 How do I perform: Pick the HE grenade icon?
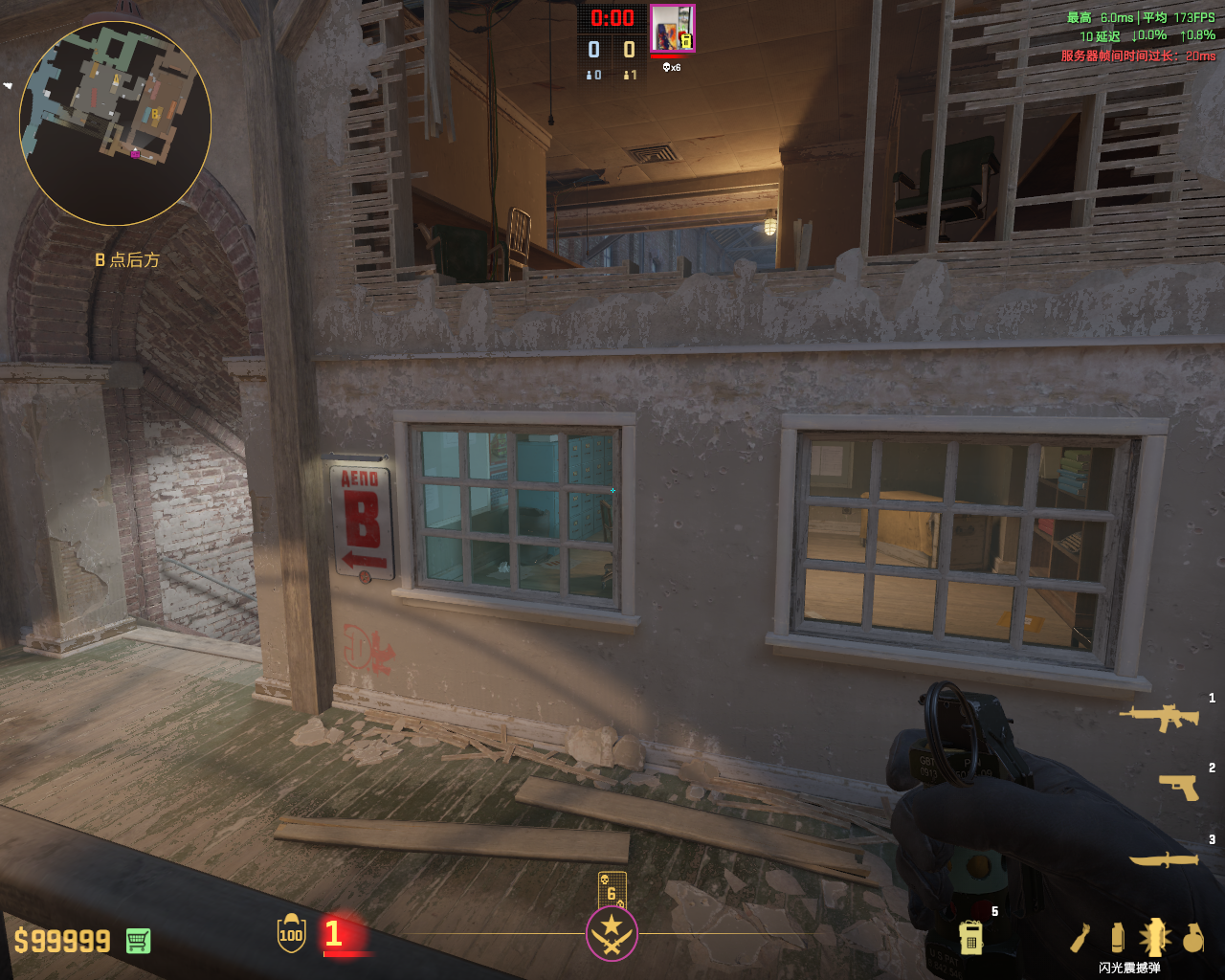tap(1192, 938)
